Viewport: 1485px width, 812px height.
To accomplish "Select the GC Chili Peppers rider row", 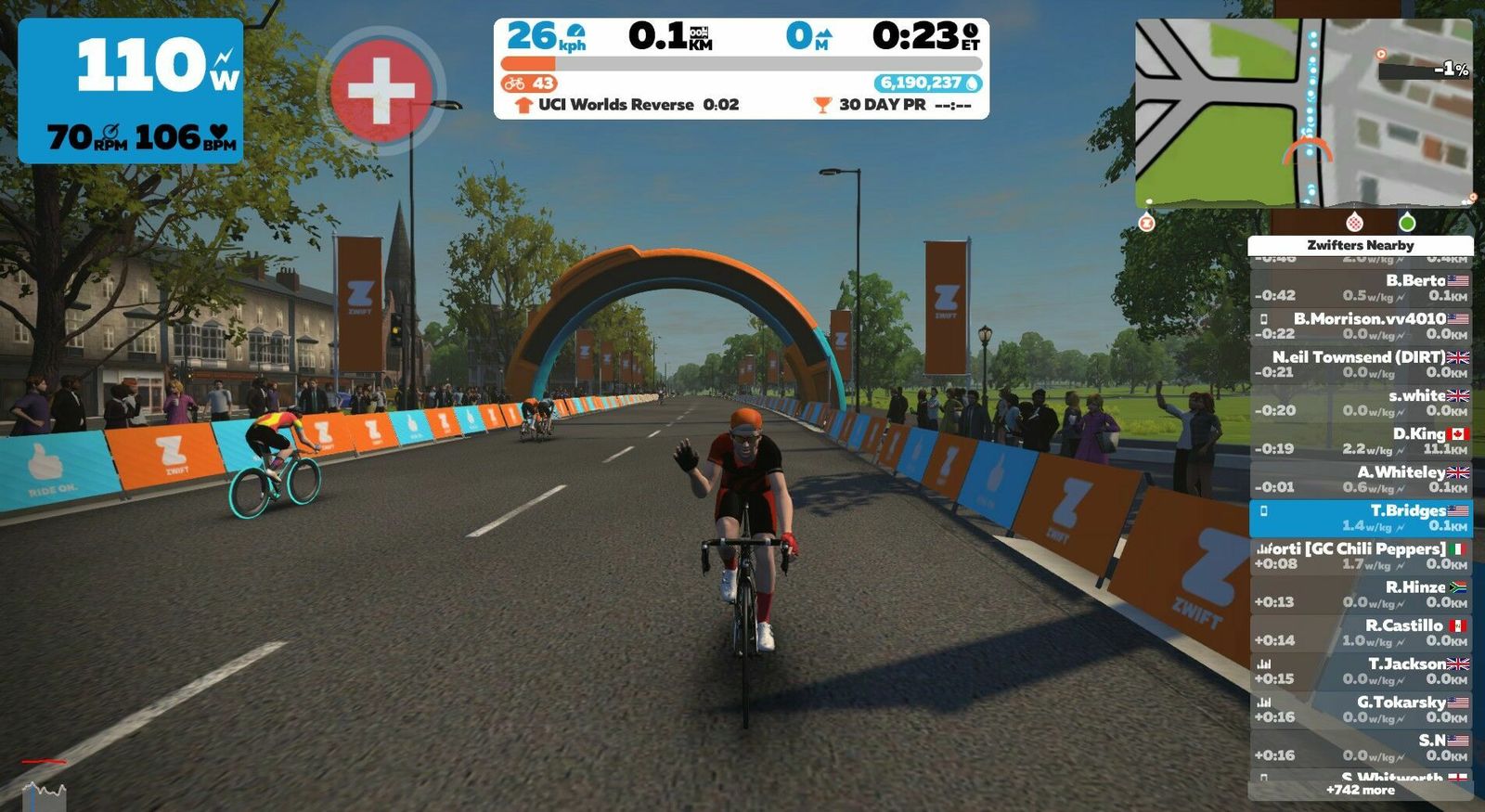I will click(1360, 556).
